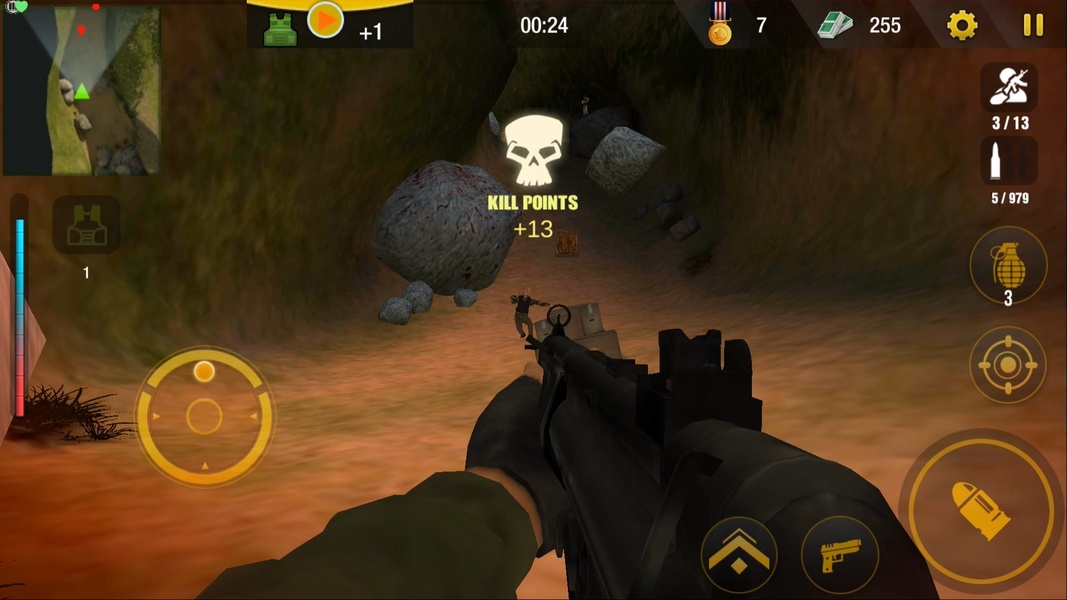The height and width of the screenshot is (600, 1067).
Task: Pause the game
Action: pos(1033,25)
